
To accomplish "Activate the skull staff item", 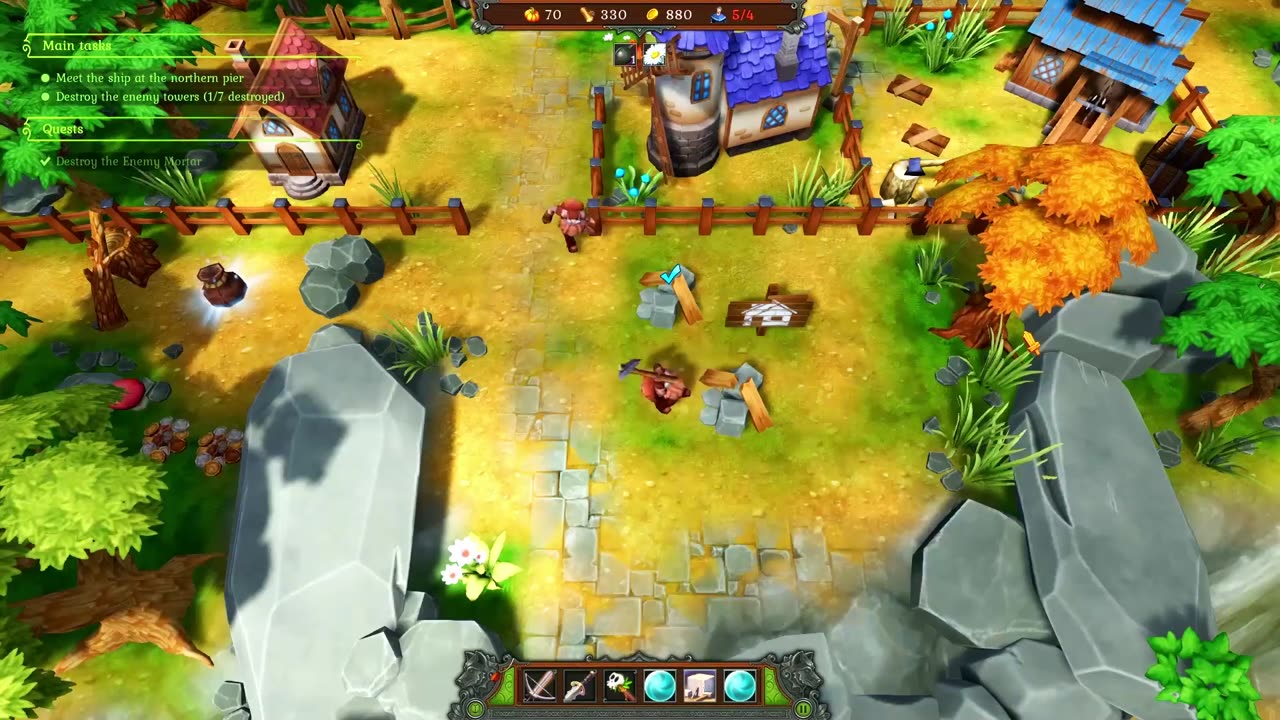I will click(620, 687).
